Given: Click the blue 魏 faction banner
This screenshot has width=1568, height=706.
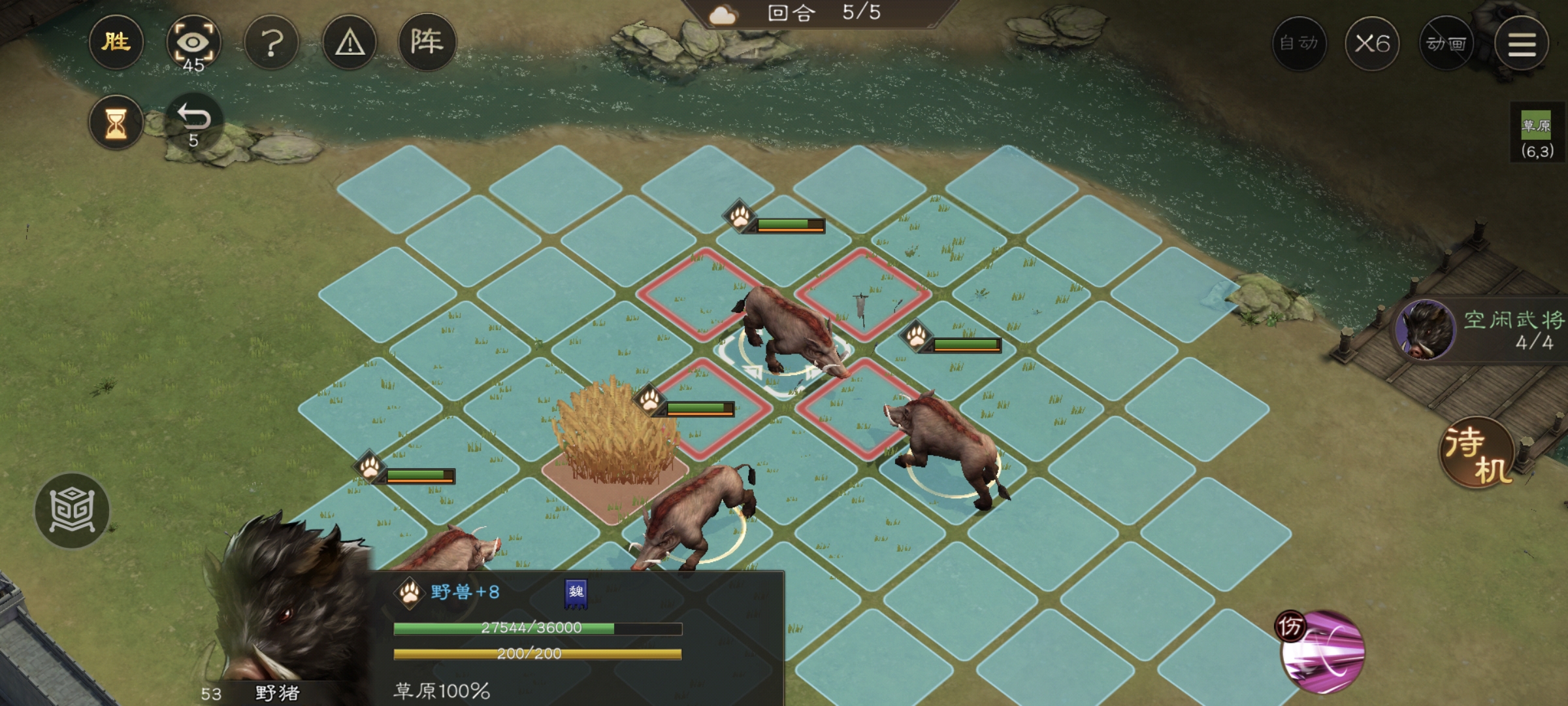Looking at the screenshot, I should [576, 593].
